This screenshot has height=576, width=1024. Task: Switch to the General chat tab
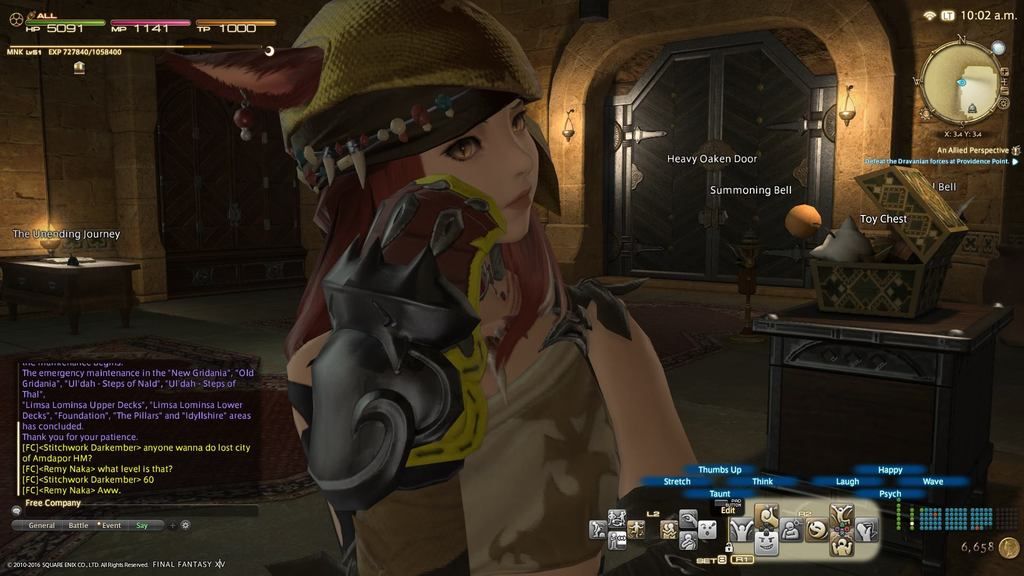41,525
